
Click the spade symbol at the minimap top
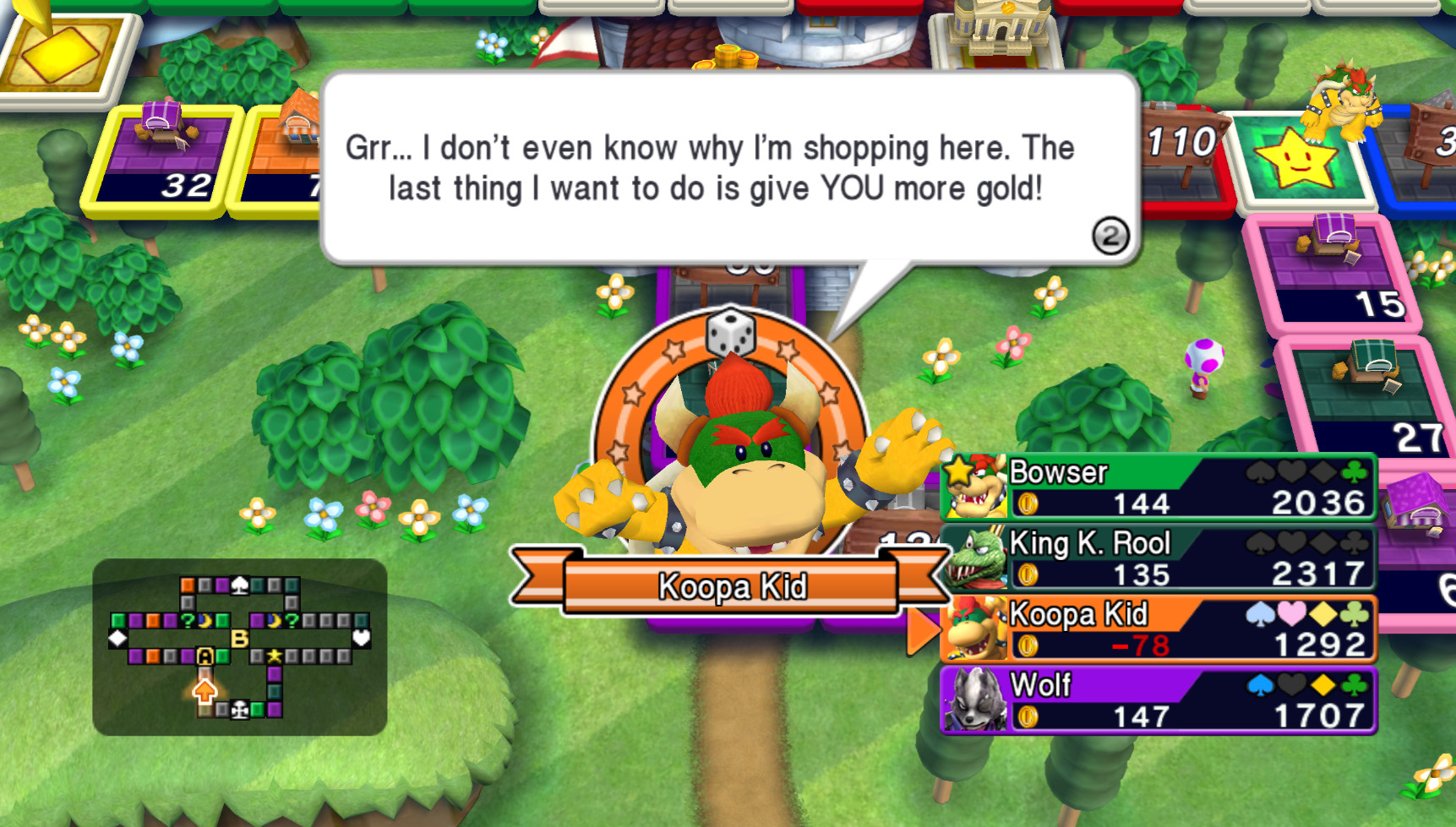point(240,585)
